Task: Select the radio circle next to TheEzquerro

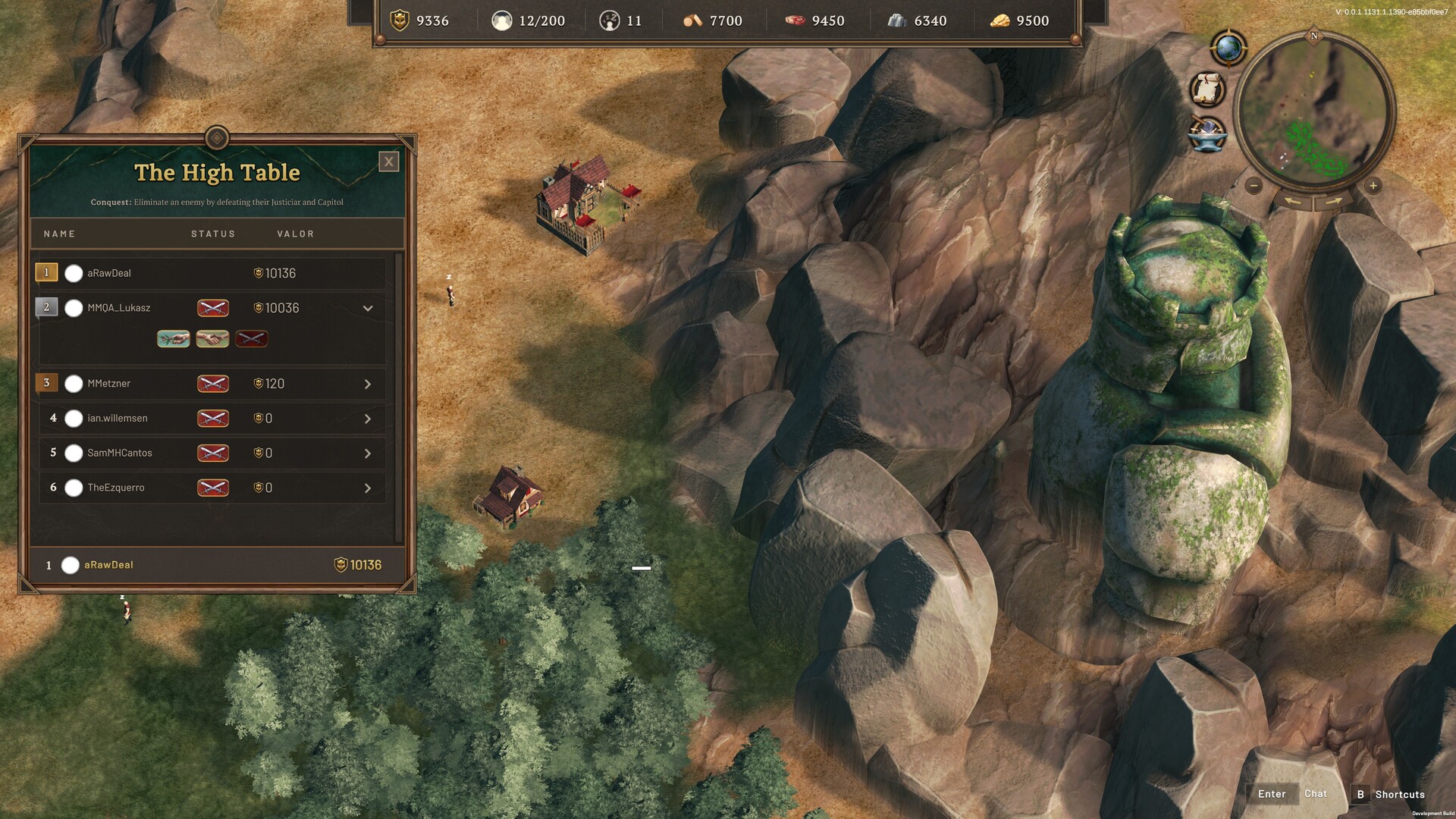Action: (74, 488)
